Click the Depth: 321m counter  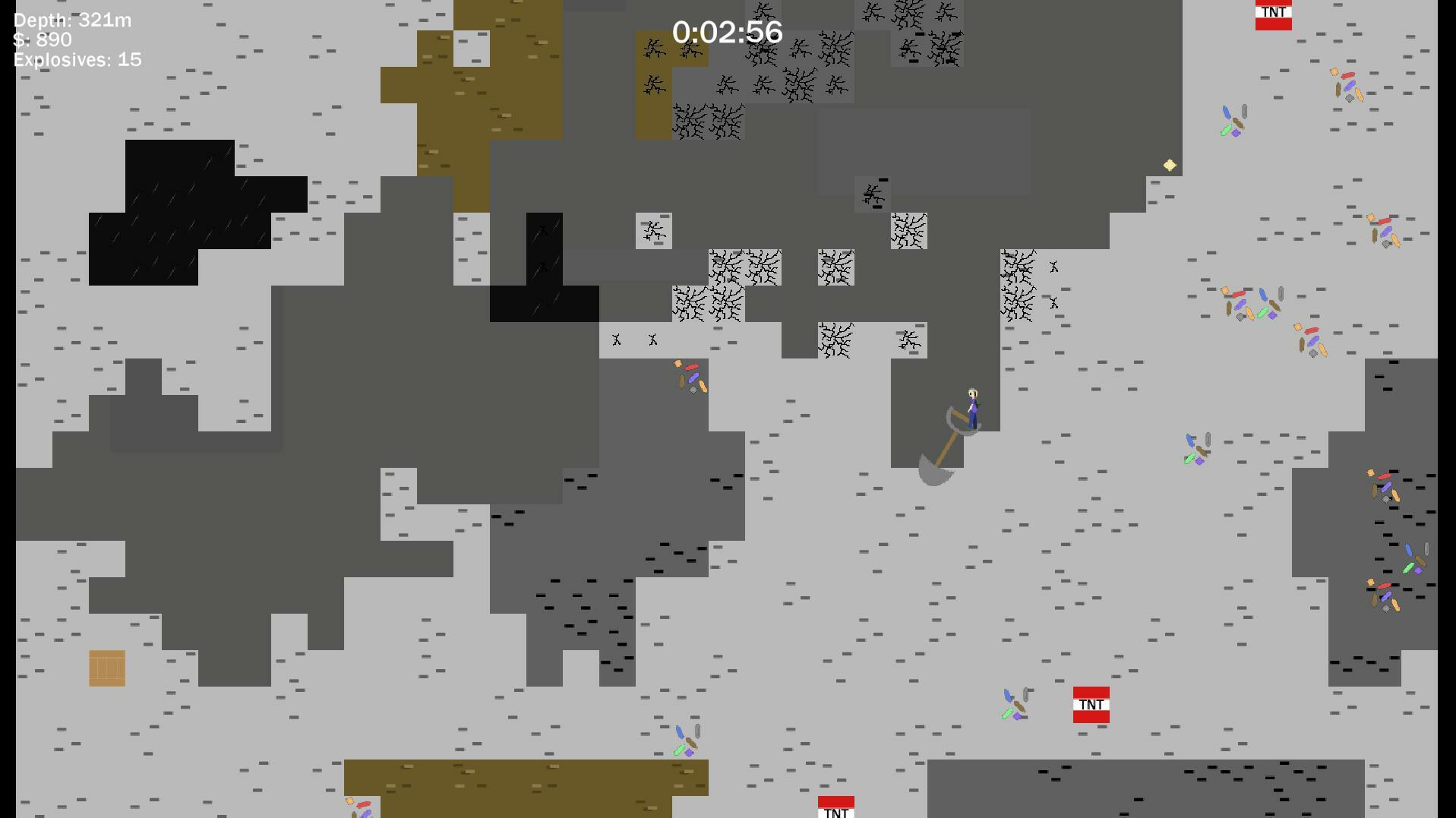point(71,21)
